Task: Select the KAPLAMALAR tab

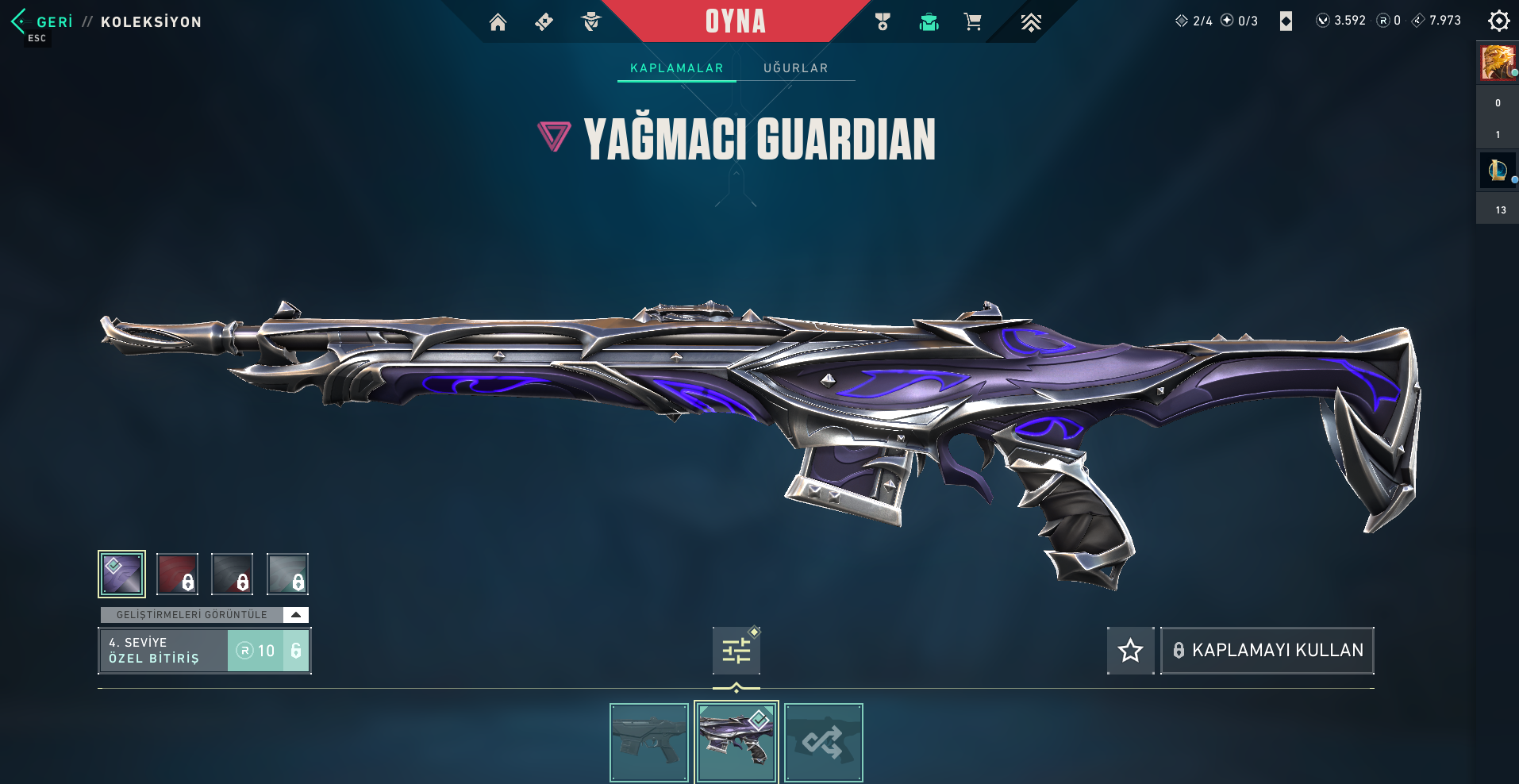Action: click(676, 68)
